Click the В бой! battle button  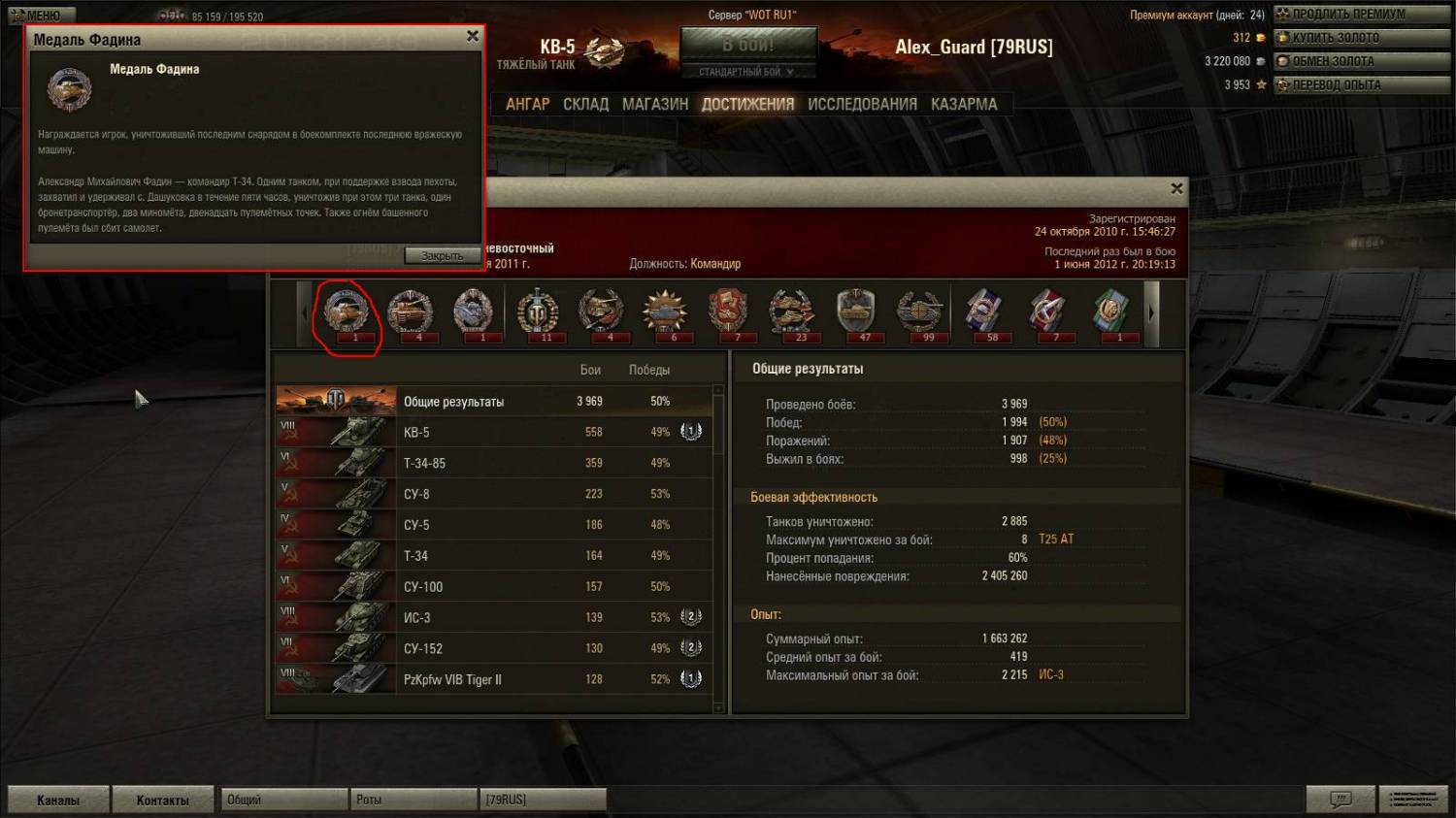click(747, 45)
